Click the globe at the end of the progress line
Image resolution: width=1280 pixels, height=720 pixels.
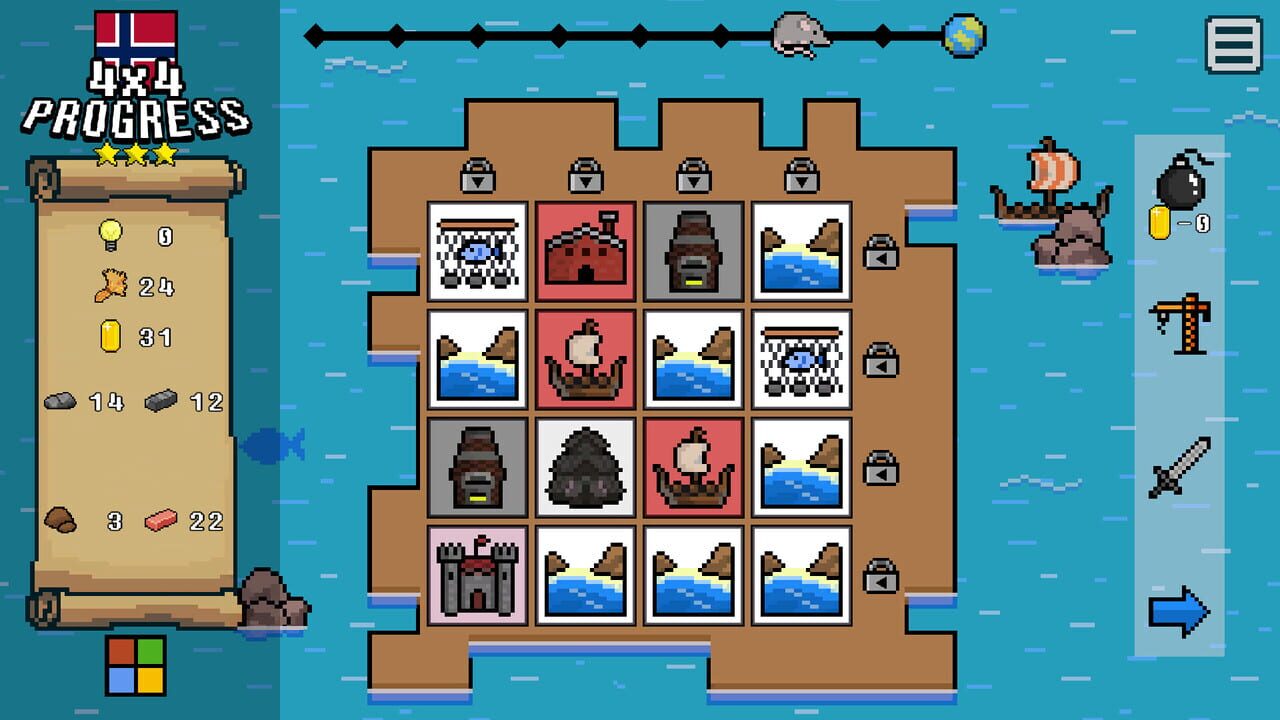pos(962,37)
